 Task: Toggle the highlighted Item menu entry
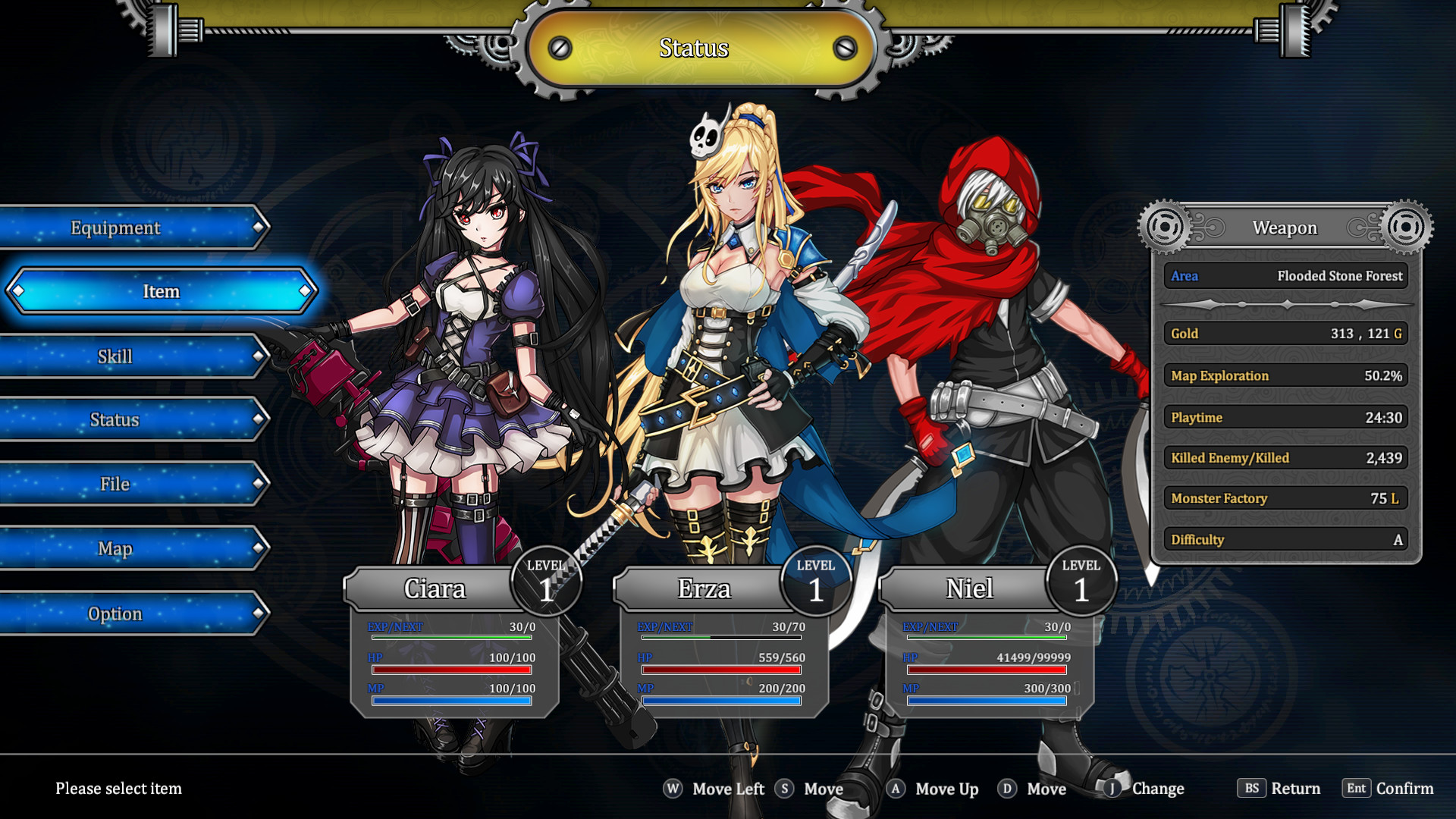click(x=161, y=290)
